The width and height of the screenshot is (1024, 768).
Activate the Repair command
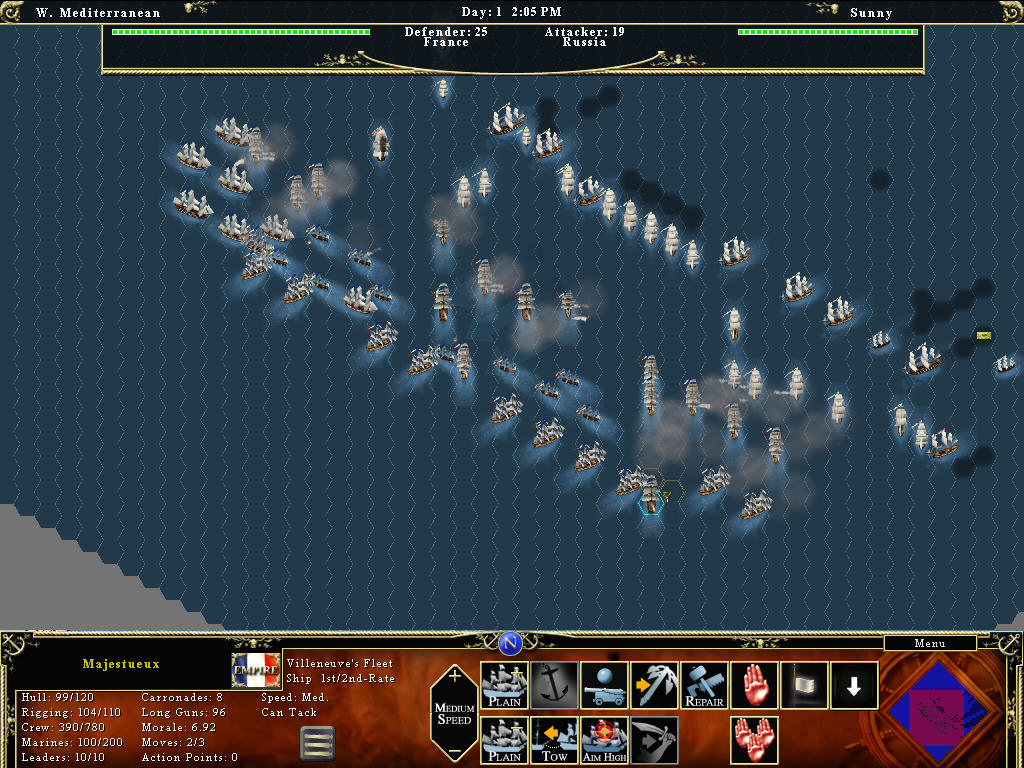(x=705, y=685)
